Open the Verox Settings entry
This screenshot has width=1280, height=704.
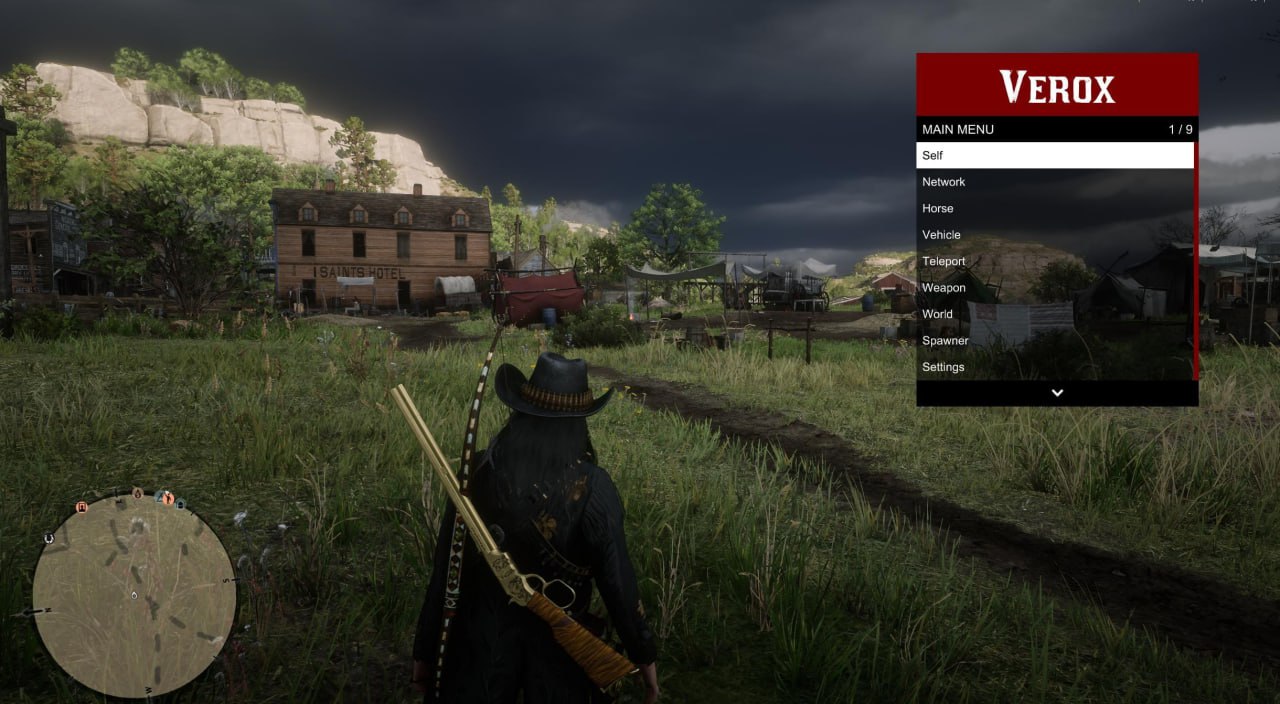pos(1055,367)
